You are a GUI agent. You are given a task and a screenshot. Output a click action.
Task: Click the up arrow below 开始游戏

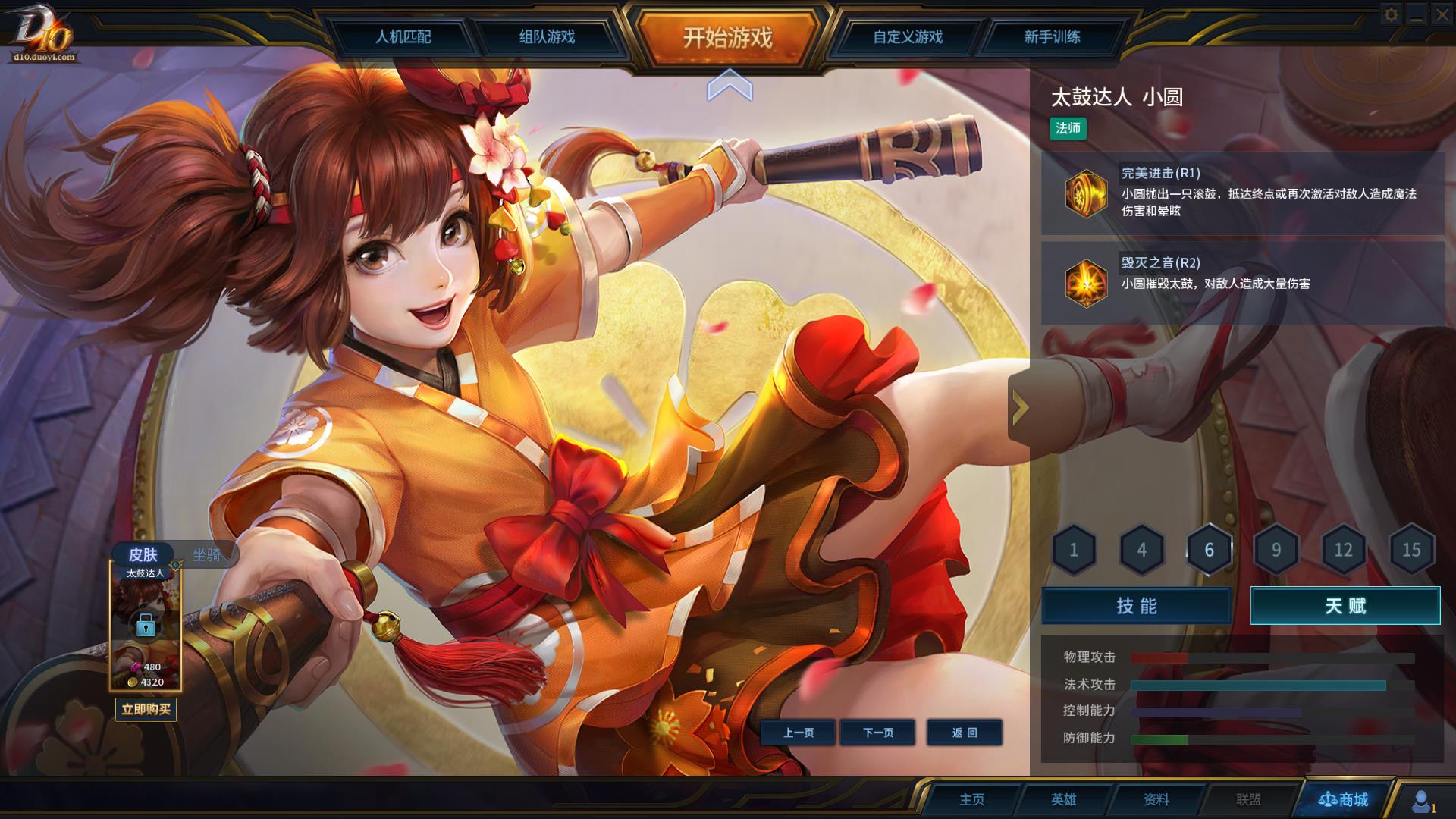click(730, 86)
